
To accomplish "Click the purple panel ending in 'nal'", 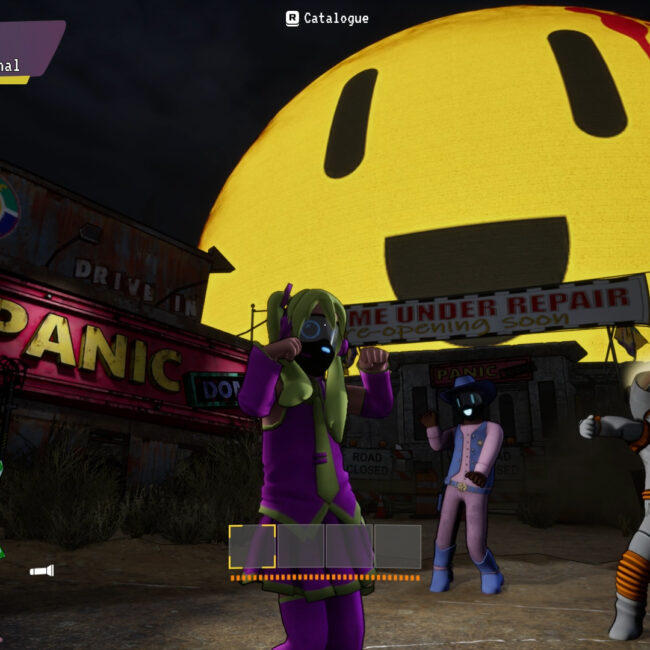I will [26, 49].
